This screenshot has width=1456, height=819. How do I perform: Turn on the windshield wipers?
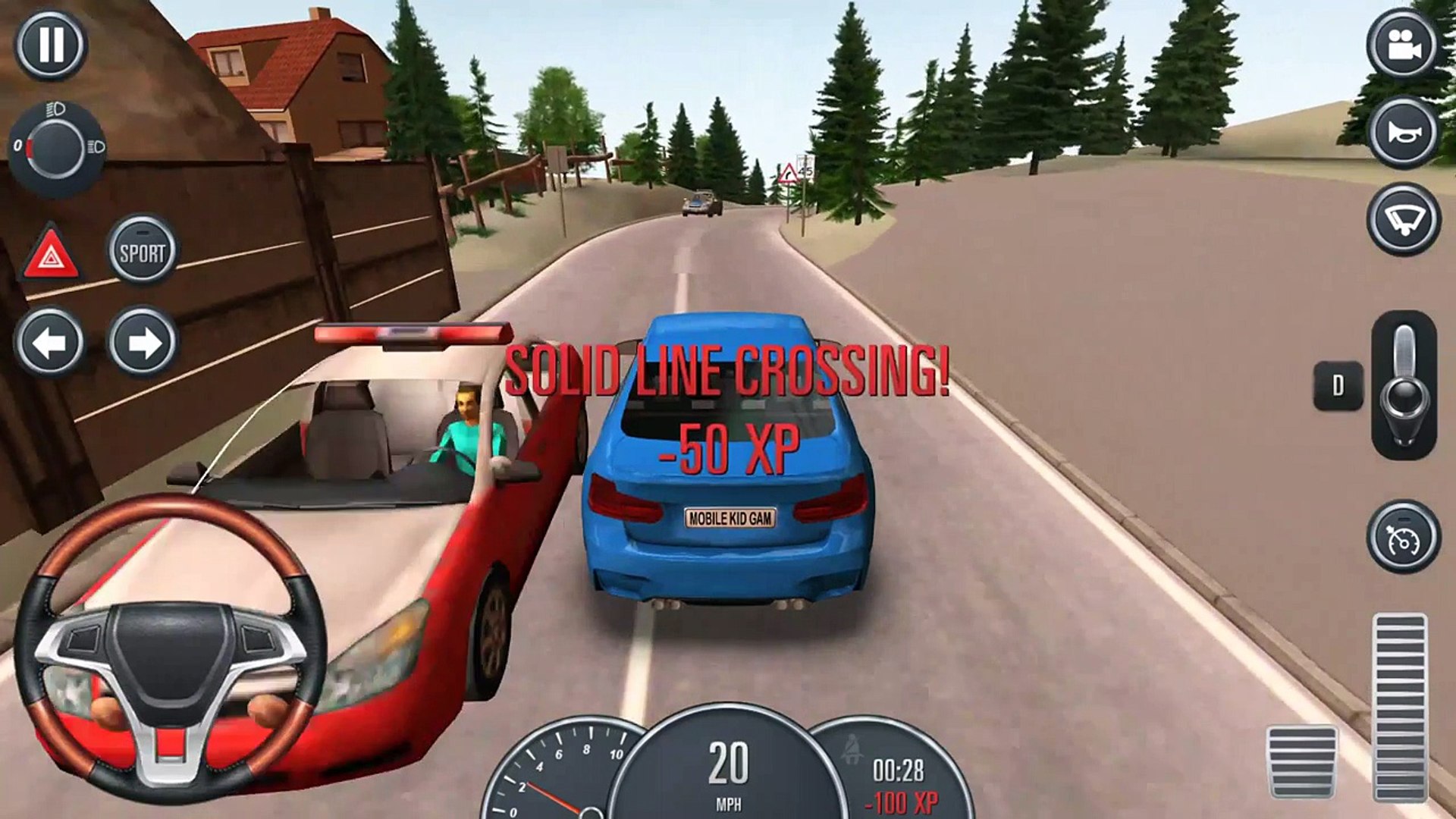1403,219
